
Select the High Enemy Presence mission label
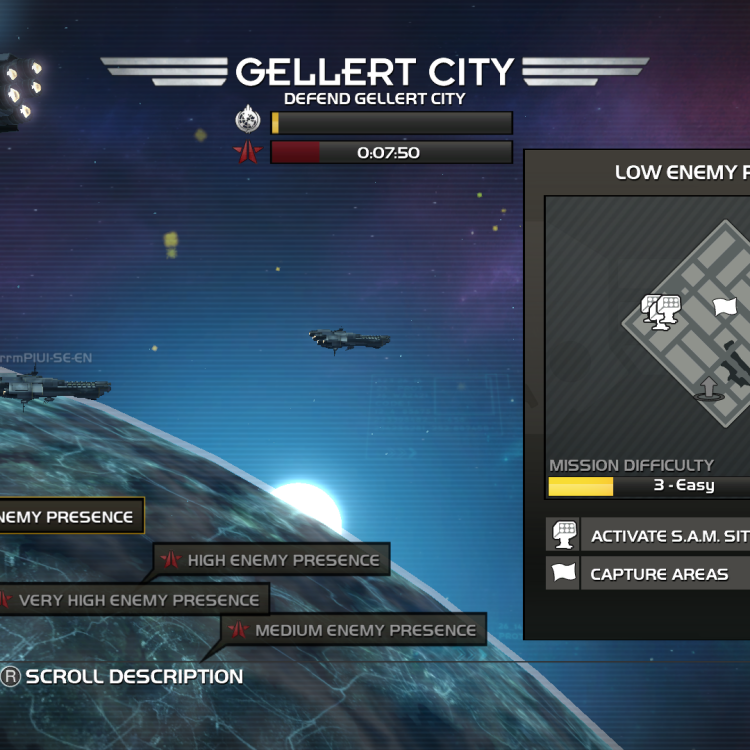pos(272,560)
